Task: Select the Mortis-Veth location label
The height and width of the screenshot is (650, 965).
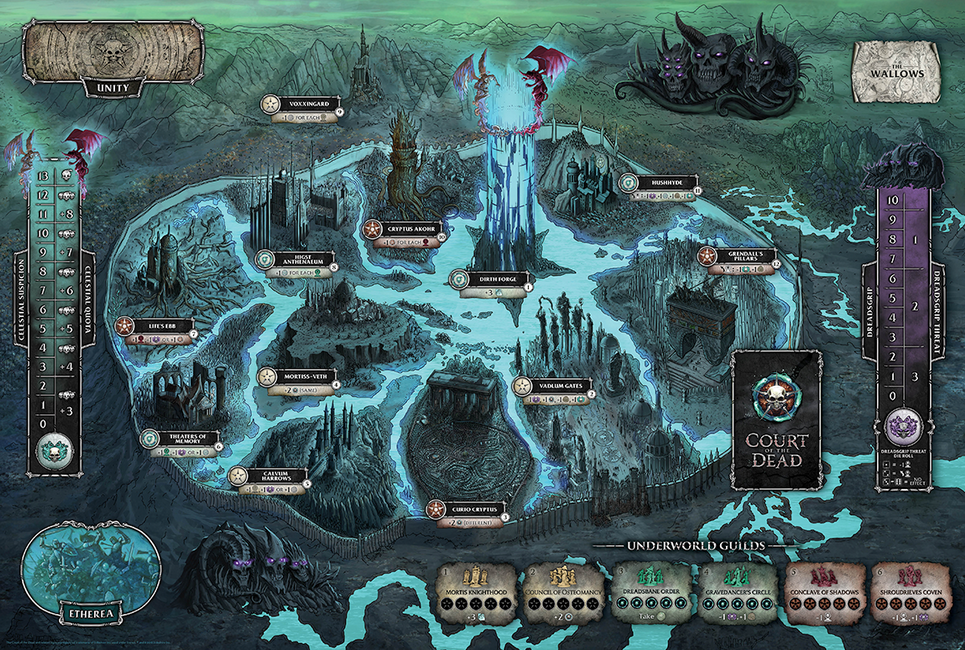Action: pyautogui.click(x=300, y=375)
